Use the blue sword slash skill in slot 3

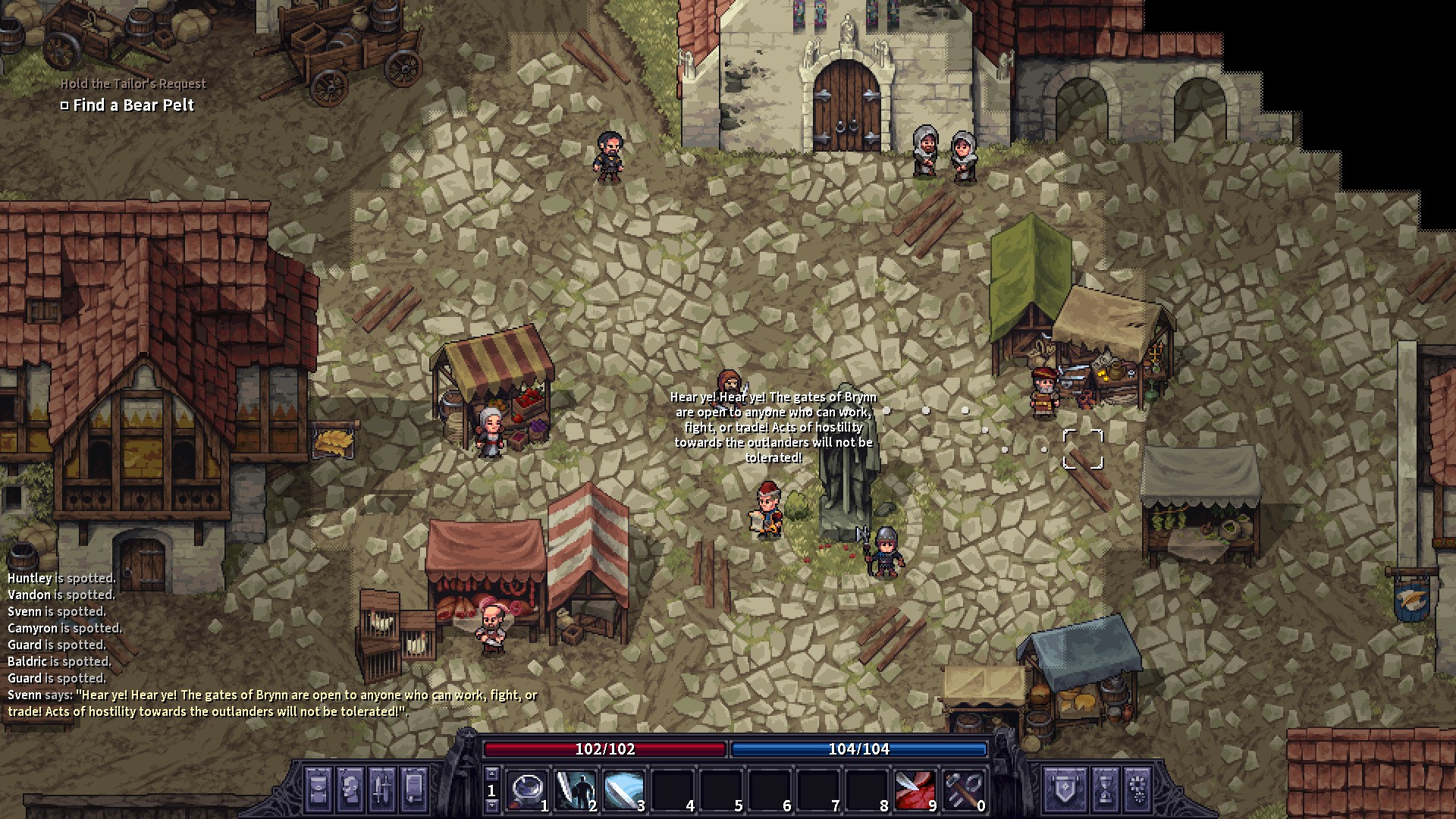(623, 791)
